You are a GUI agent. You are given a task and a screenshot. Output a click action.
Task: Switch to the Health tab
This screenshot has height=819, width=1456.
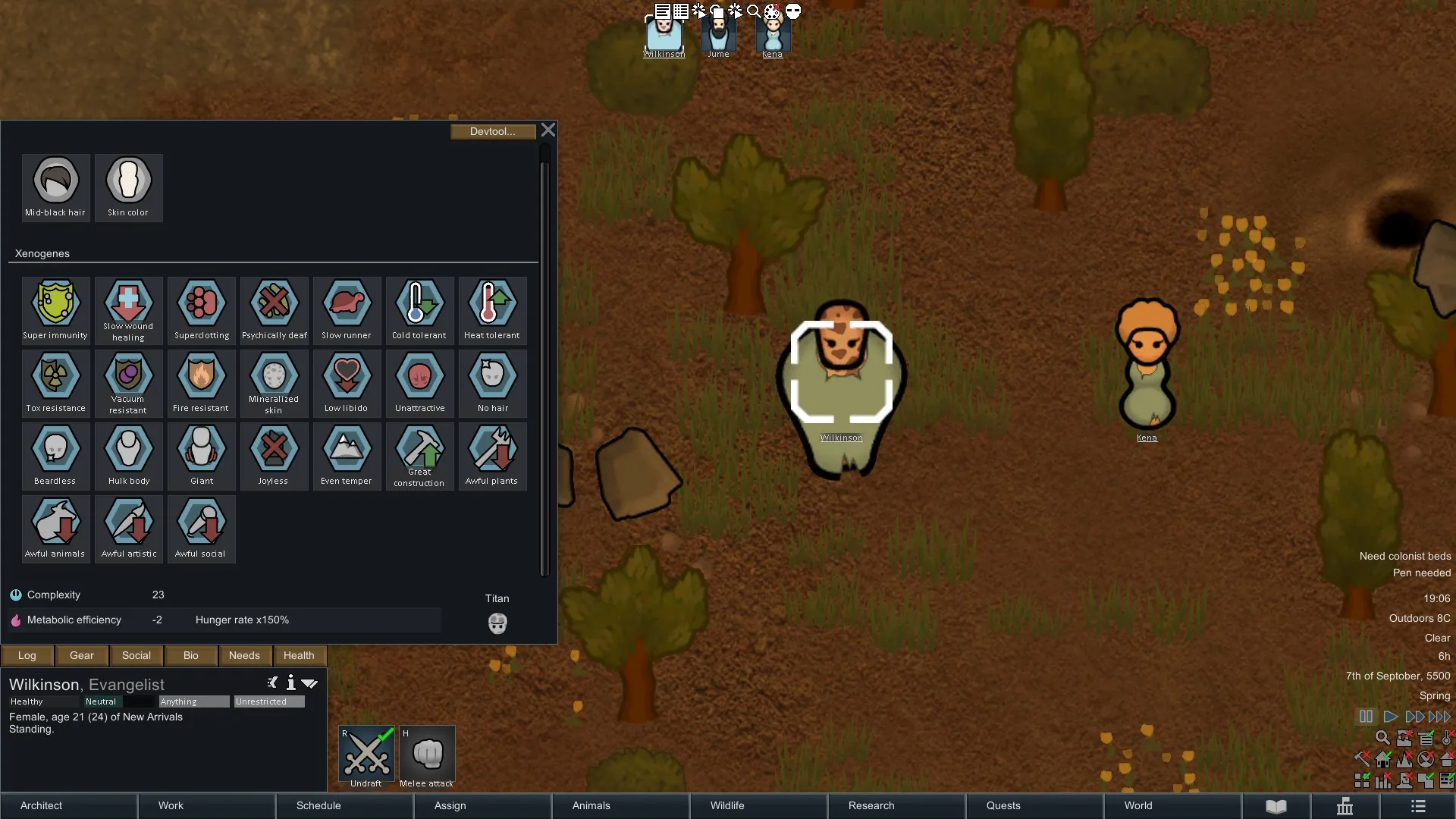pos(299,655)
